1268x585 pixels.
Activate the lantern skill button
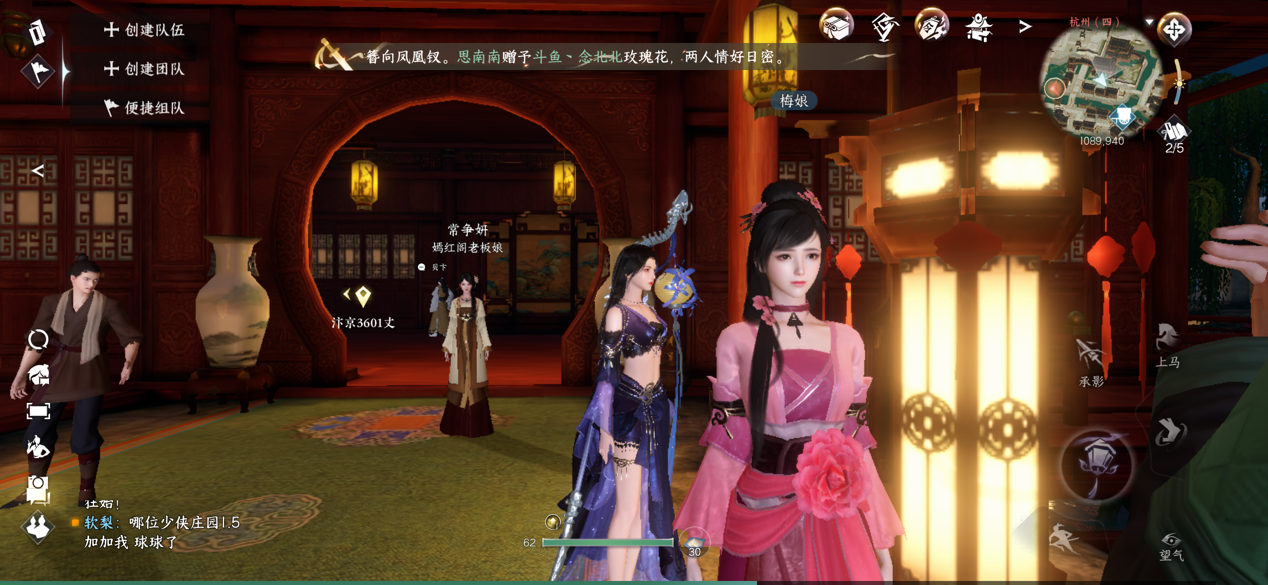tap(1097, 464)
